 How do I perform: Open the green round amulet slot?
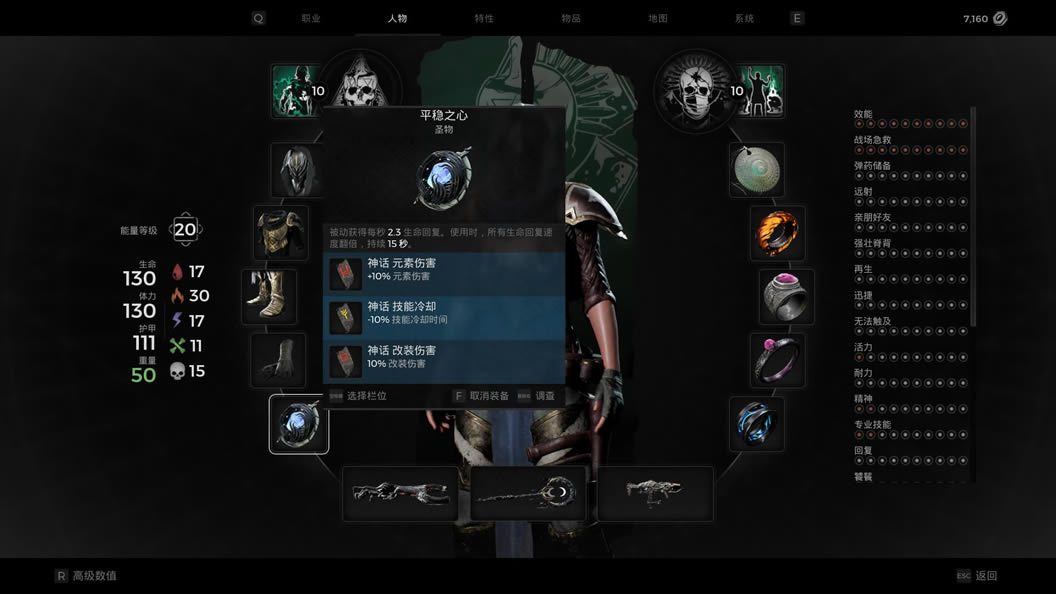(757, 170)
